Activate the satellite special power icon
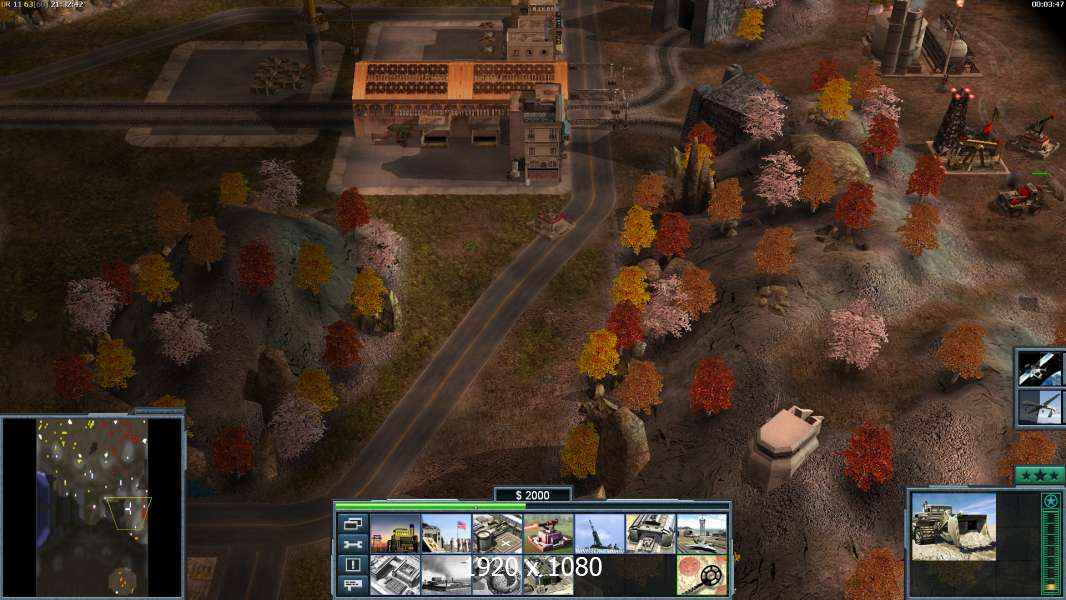This screenshot has width=1066, height=600. pyautogui.click(x=1040, y=369)
